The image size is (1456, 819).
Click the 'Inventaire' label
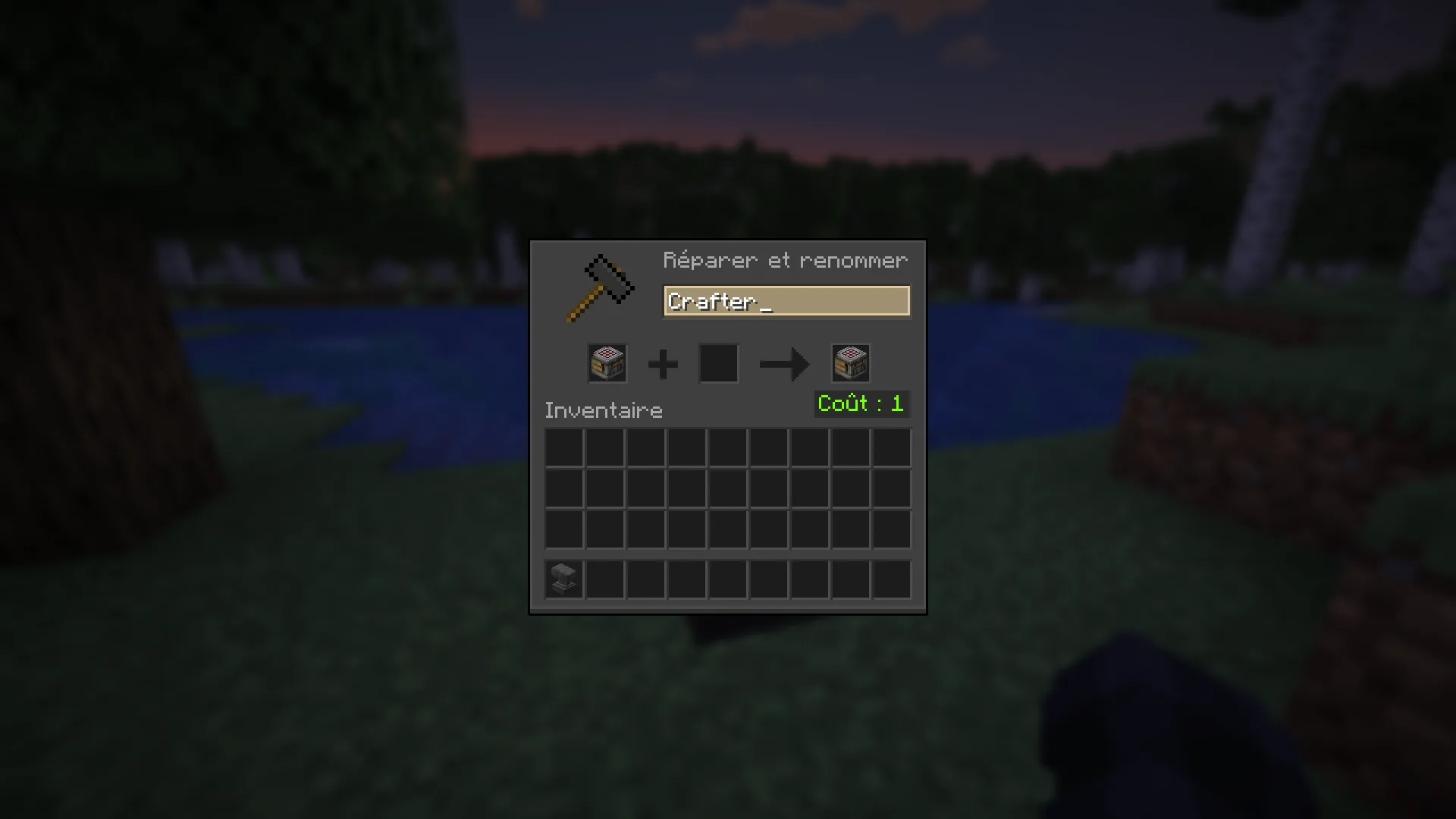603,410
